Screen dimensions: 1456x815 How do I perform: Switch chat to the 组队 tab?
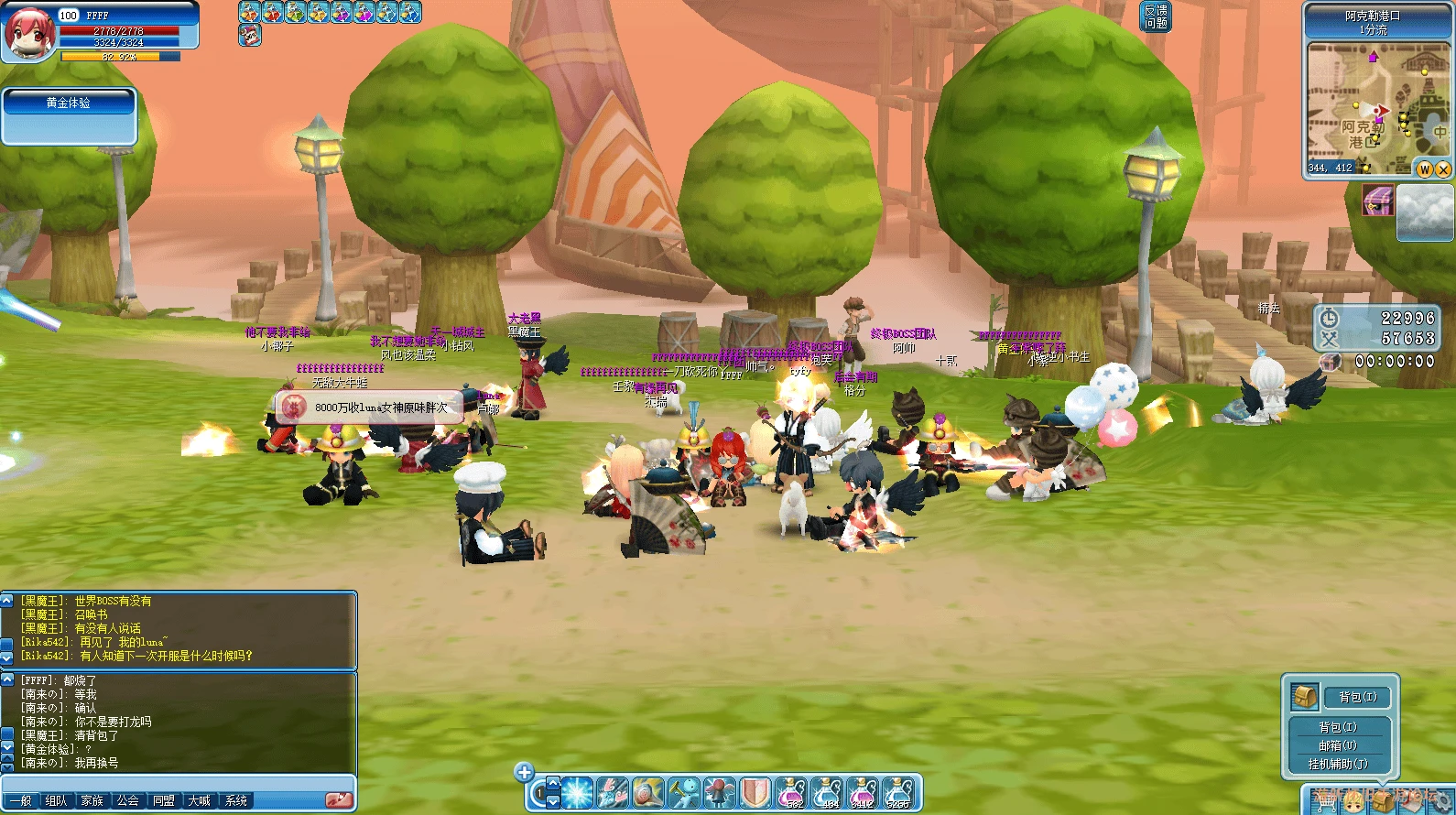pos(57,800)
